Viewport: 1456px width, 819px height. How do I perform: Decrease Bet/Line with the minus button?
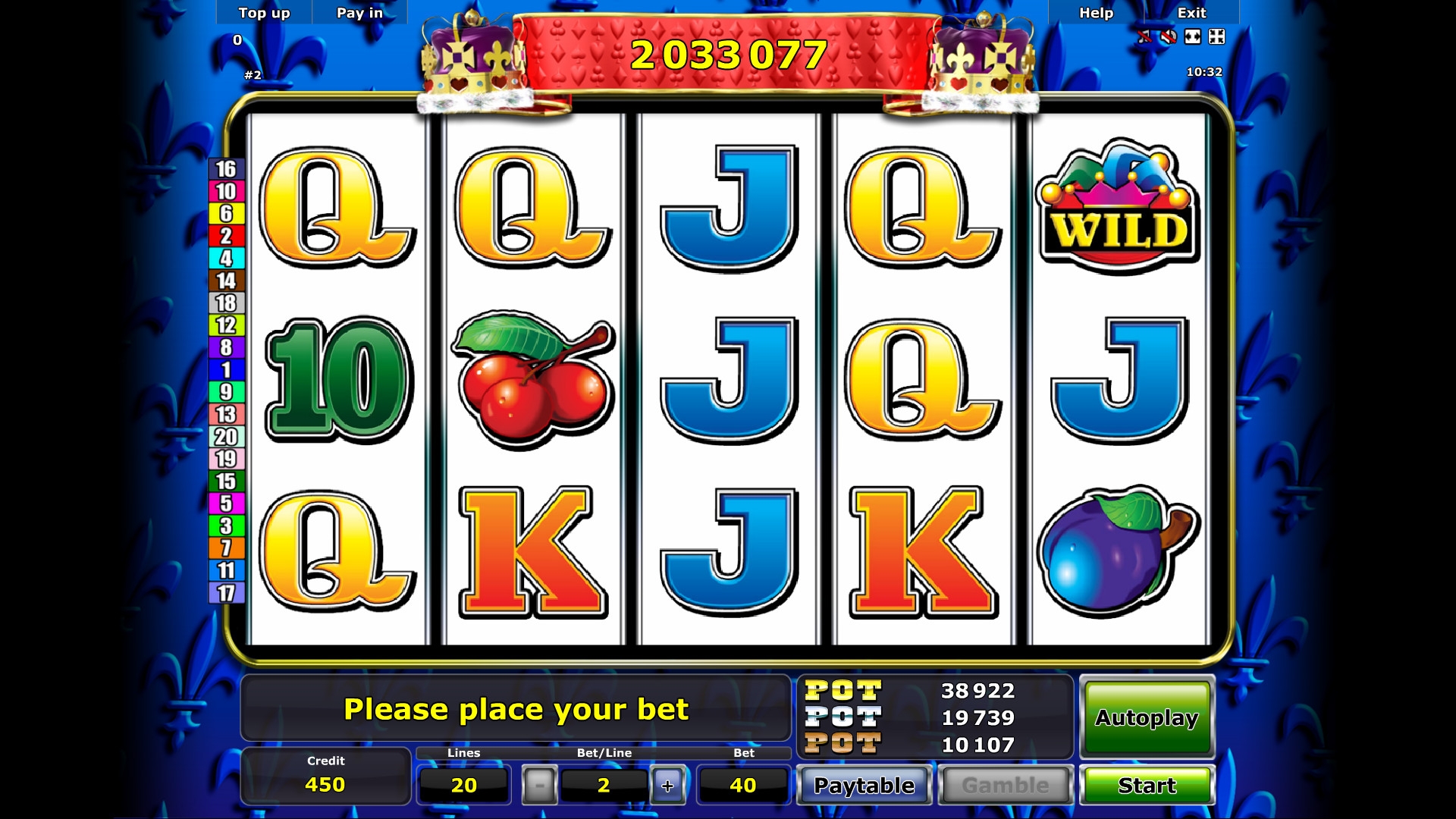pyautogui.click(x=539, y=786)
